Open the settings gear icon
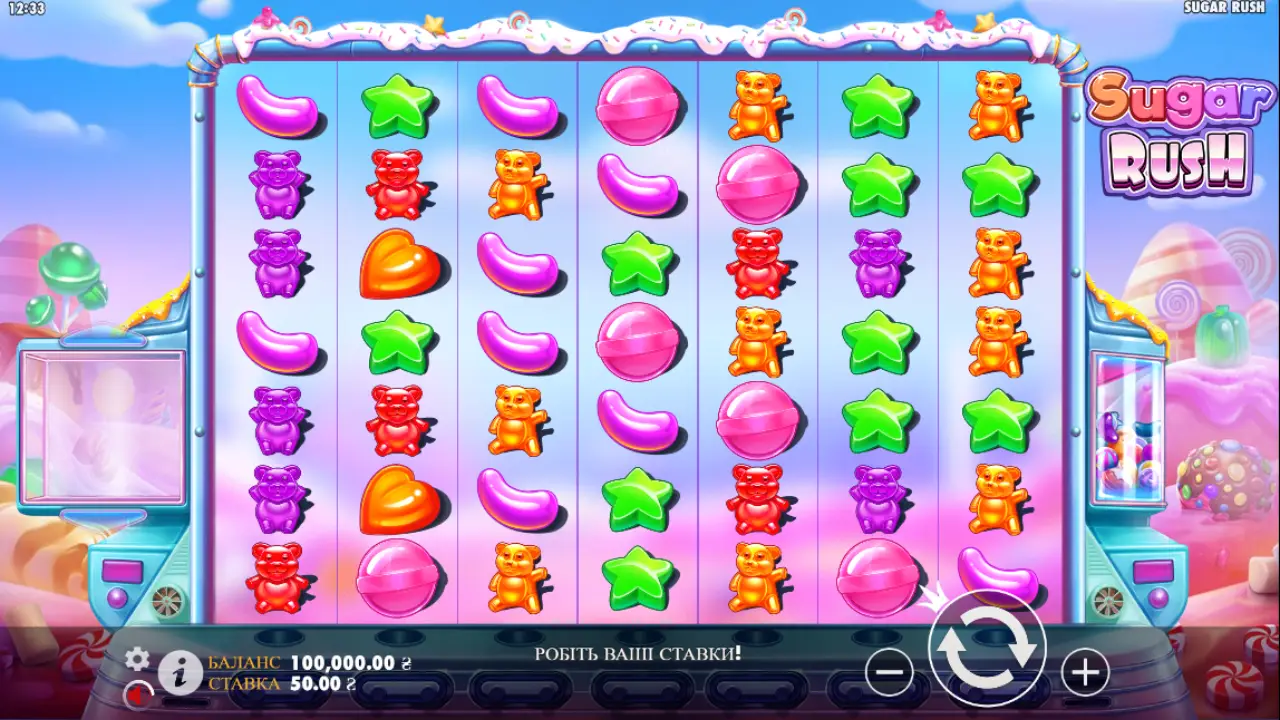Screen dimensions: 1280x720 pos(136,658)
